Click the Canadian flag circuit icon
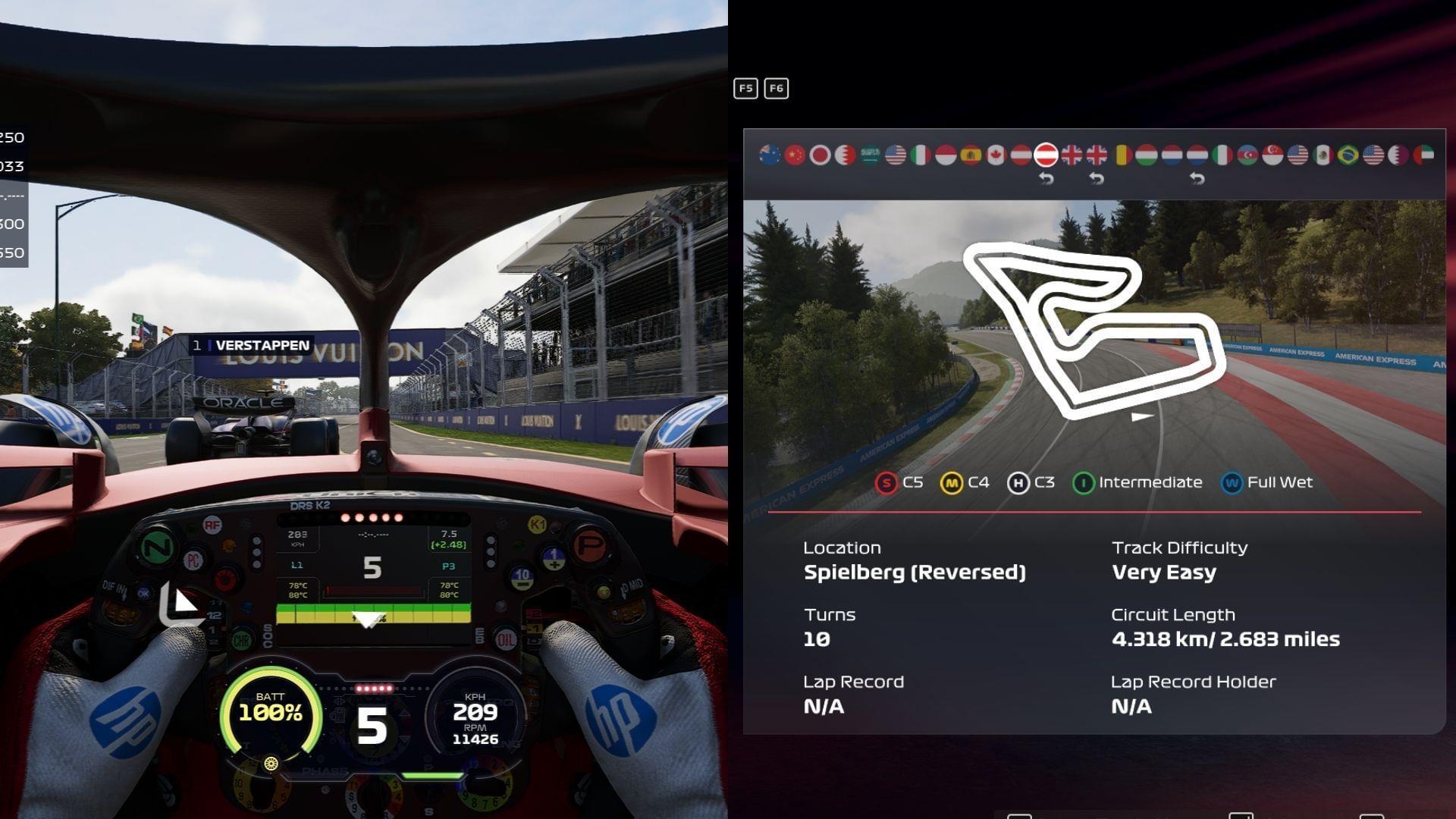This screenshot has height=819, width=1456. click(x=996, y=154)
